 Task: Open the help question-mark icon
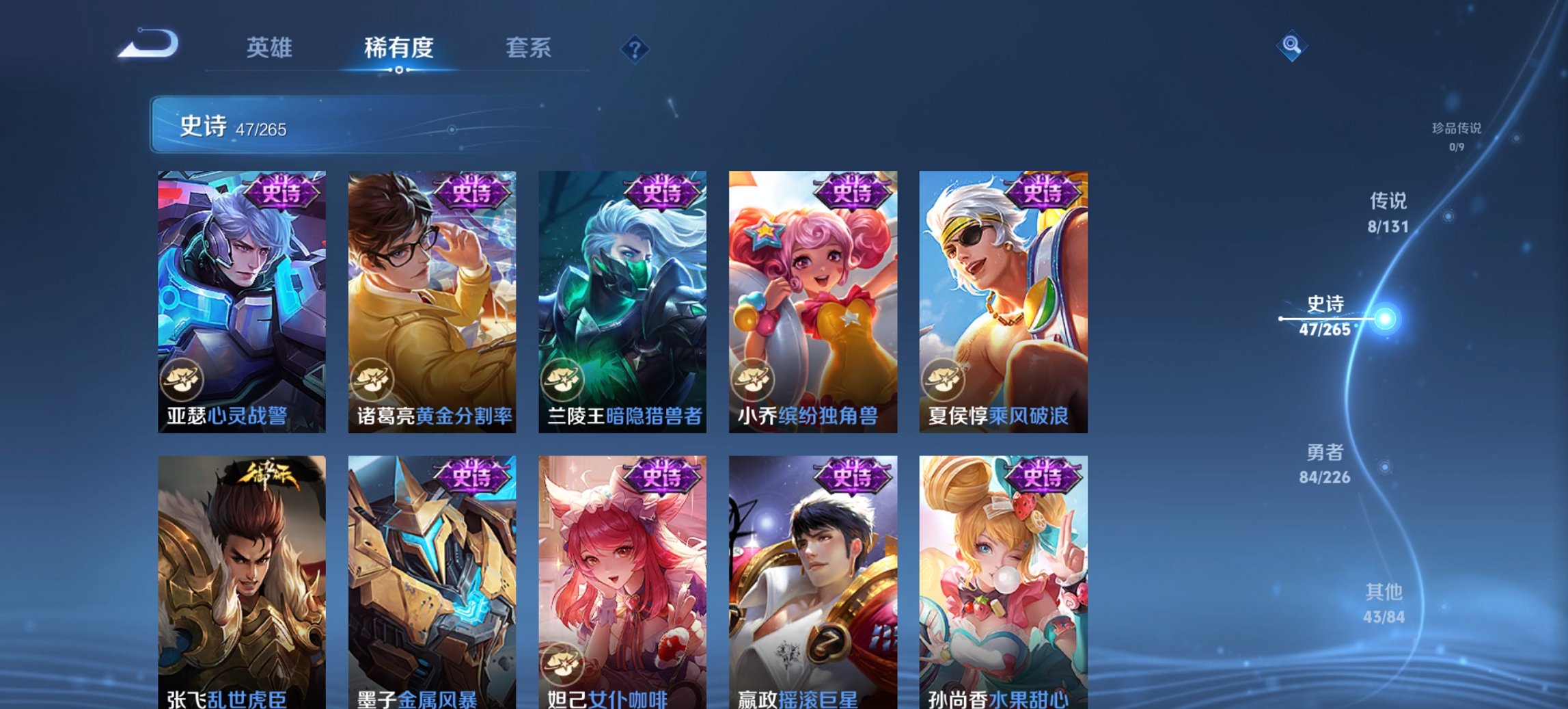pos(635,49)
